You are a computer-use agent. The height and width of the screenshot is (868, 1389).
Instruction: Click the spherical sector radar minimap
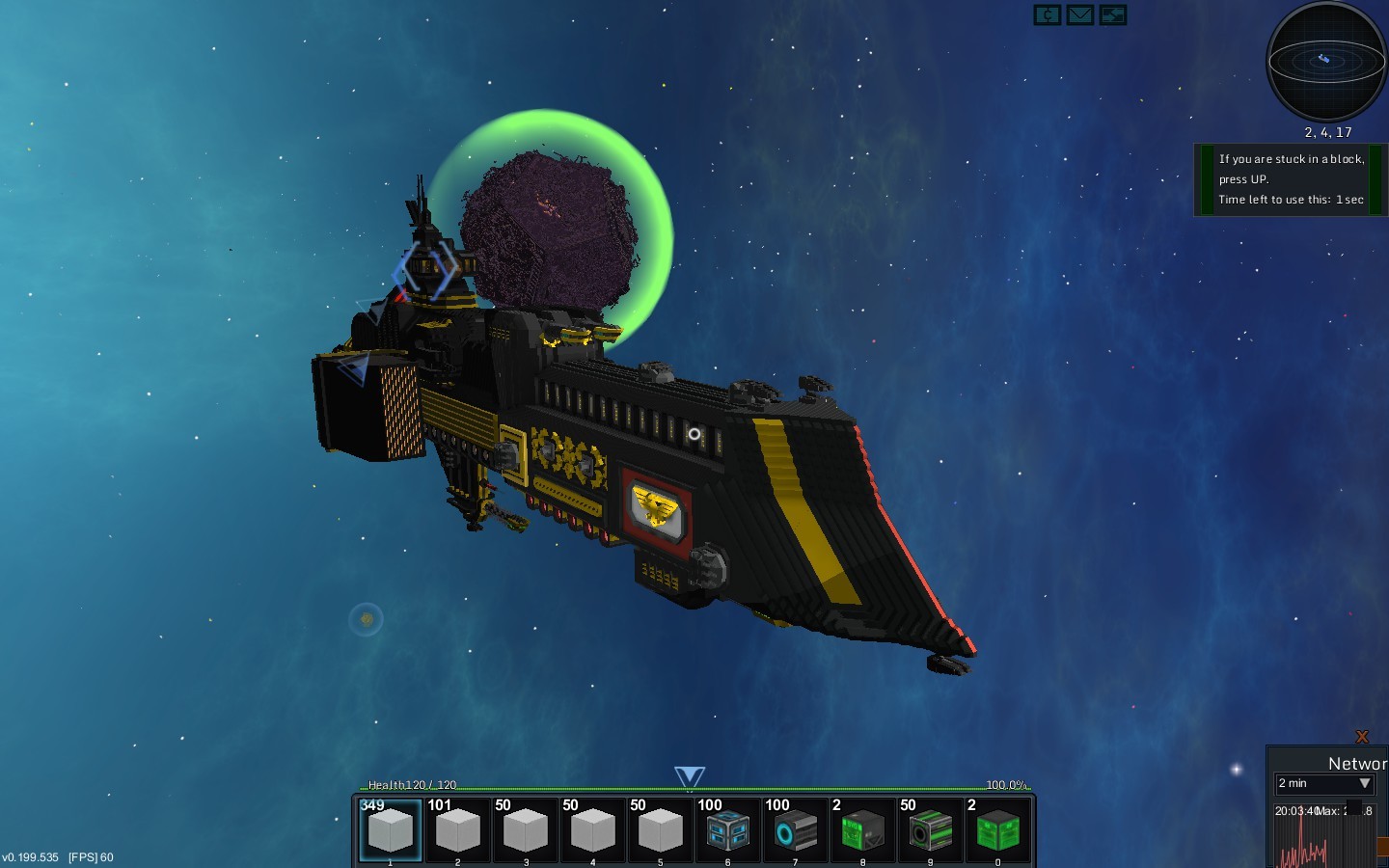pyautogui.click(x=1326, y=62)
